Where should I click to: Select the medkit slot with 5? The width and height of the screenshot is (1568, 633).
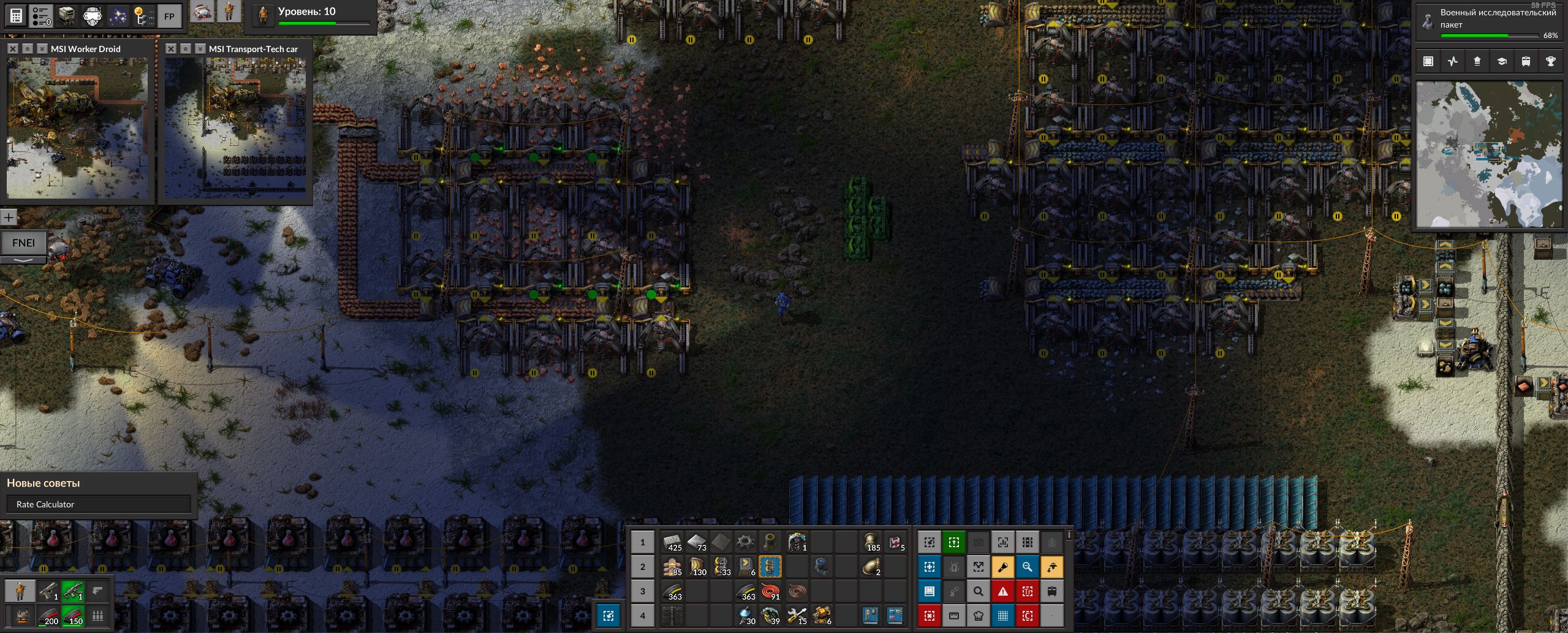pos(896,542)
